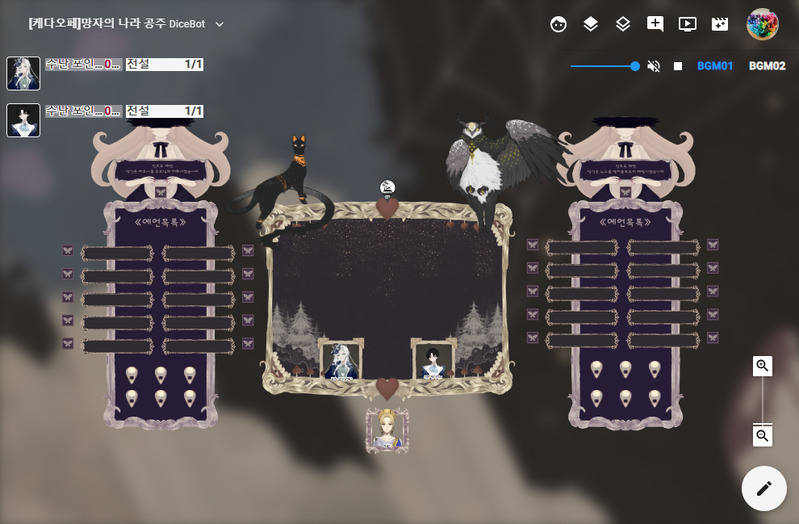Viewport: 799px width, 524px height.
Task: Click the outlined layers icon
Action: [623, 24]
